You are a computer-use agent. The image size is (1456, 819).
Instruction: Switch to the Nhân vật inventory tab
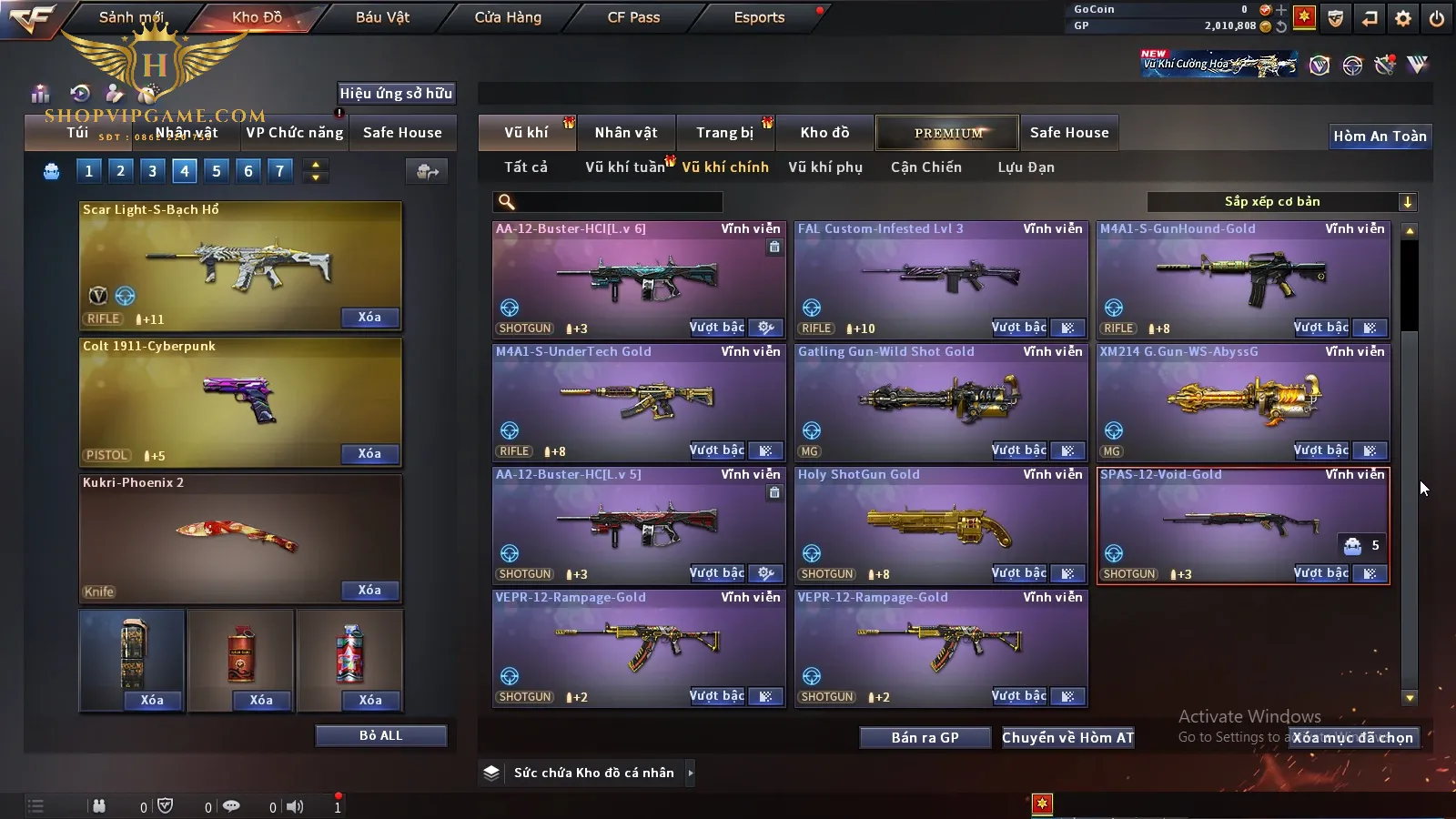click(625, 133)
